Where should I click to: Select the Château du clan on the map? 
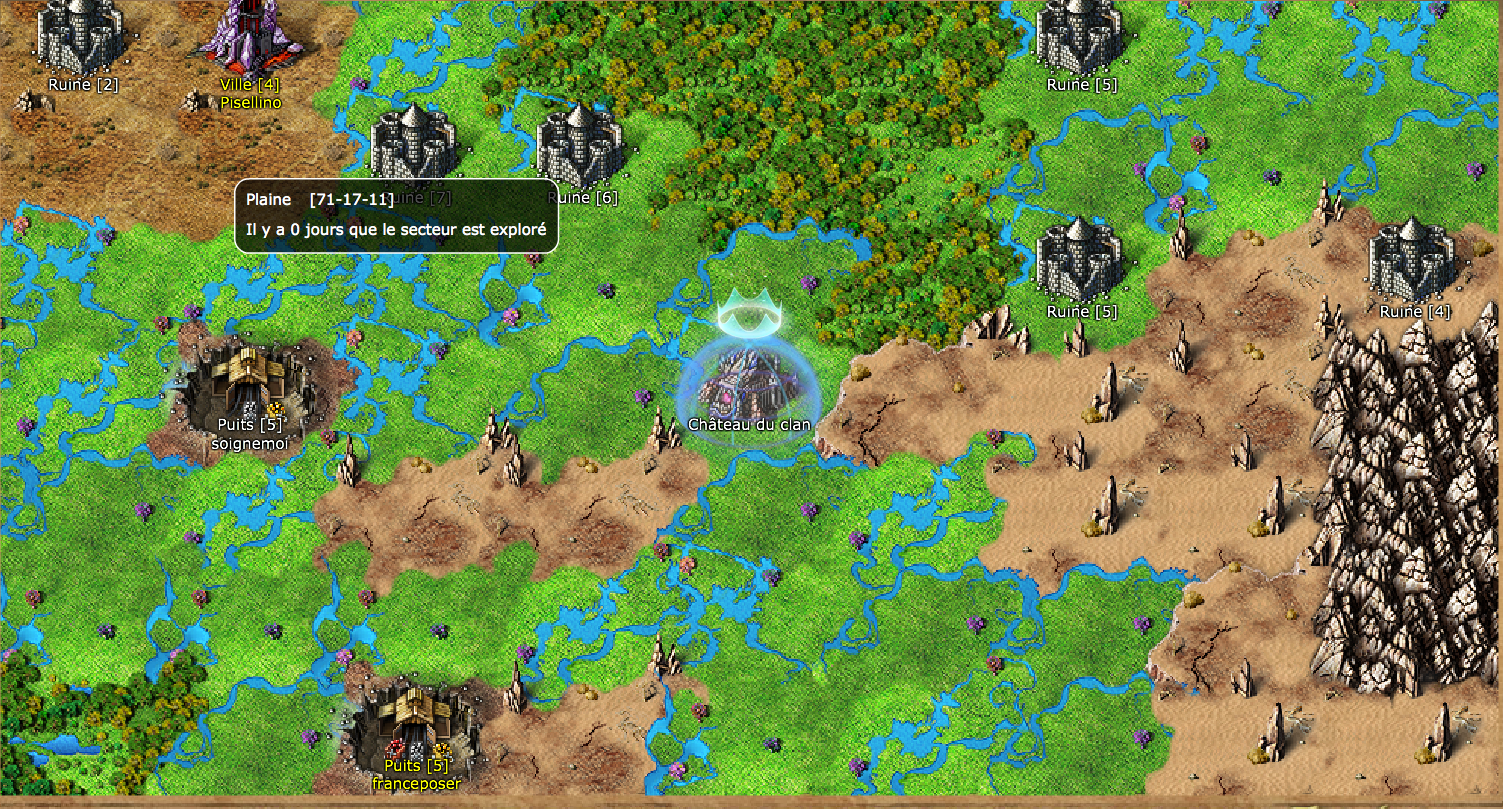pos(749,383)
